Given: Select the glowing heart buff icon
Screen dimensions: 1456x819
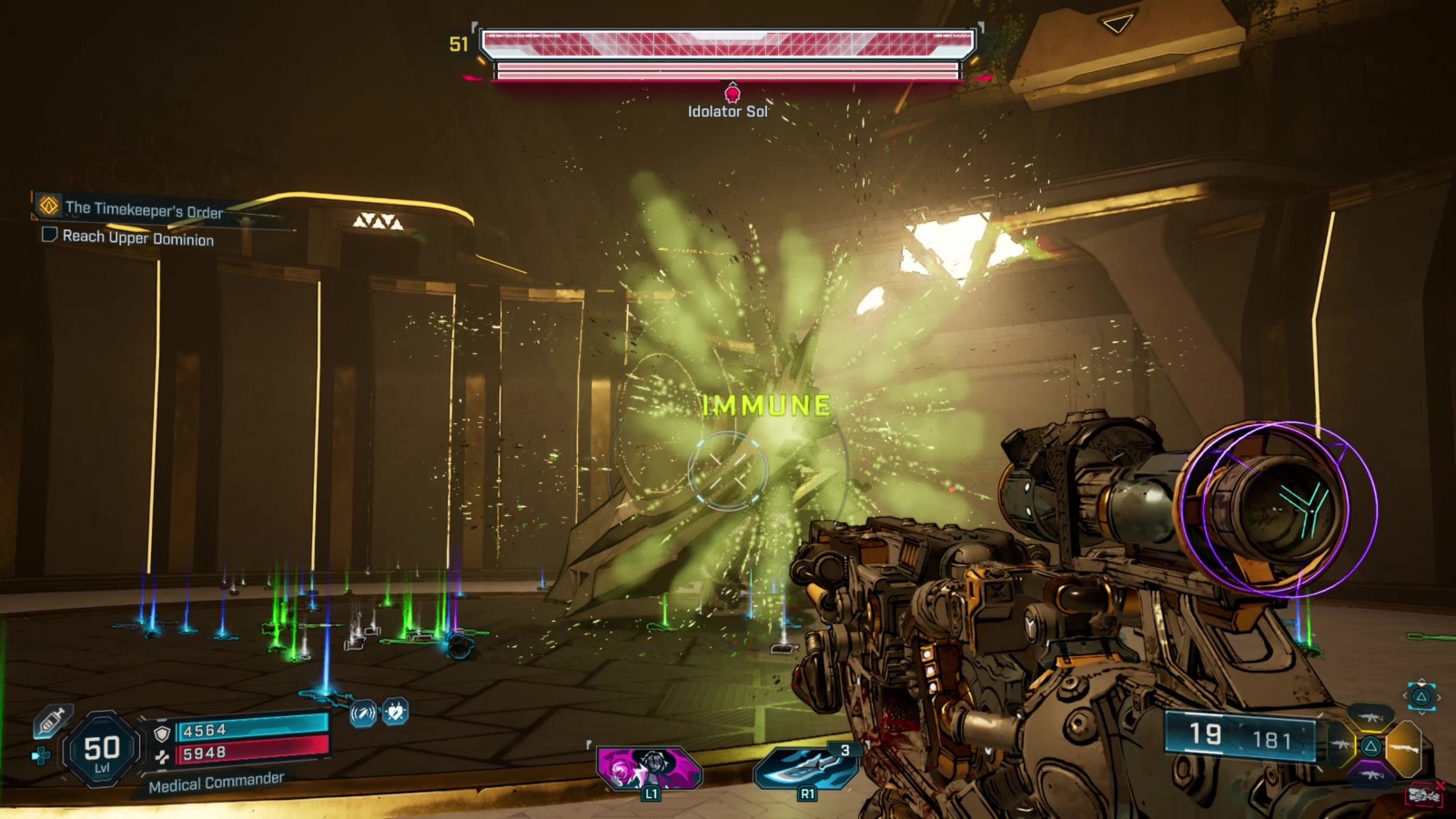Looking at the screenshot, I should pos(395,712).
